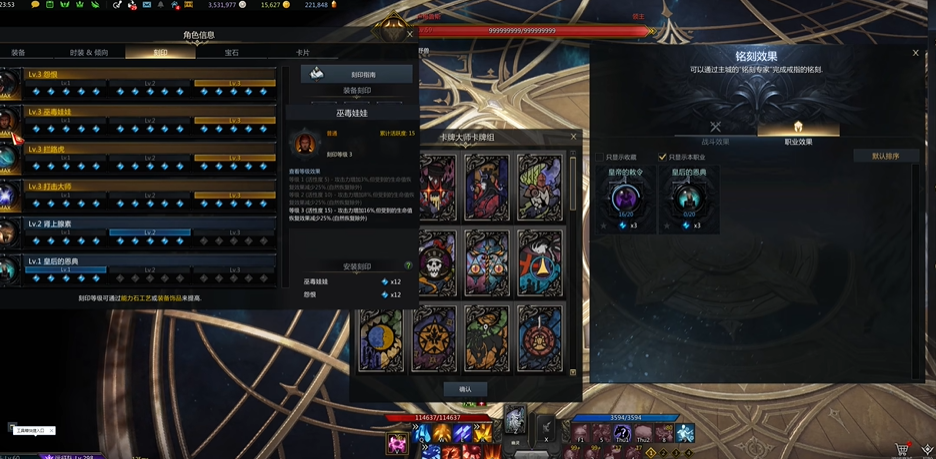Untick the 只显示本职业 checkbox
The width and height of the screenshot is (936, 459).
click(x=662, y=157)
